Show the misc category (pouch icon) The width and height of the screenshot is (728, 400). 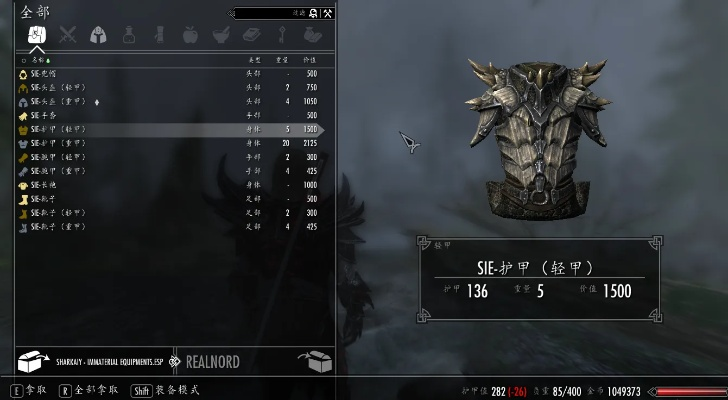click(312, 36)
